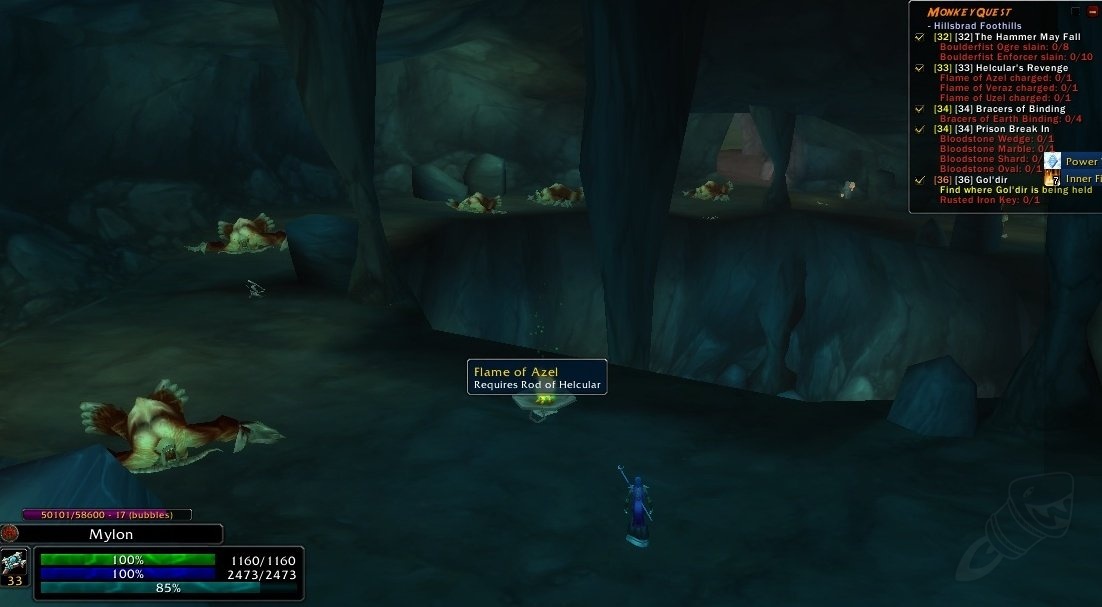Toggle the Bracers of Binding tracking checkbox

click(x=919, y=109)
